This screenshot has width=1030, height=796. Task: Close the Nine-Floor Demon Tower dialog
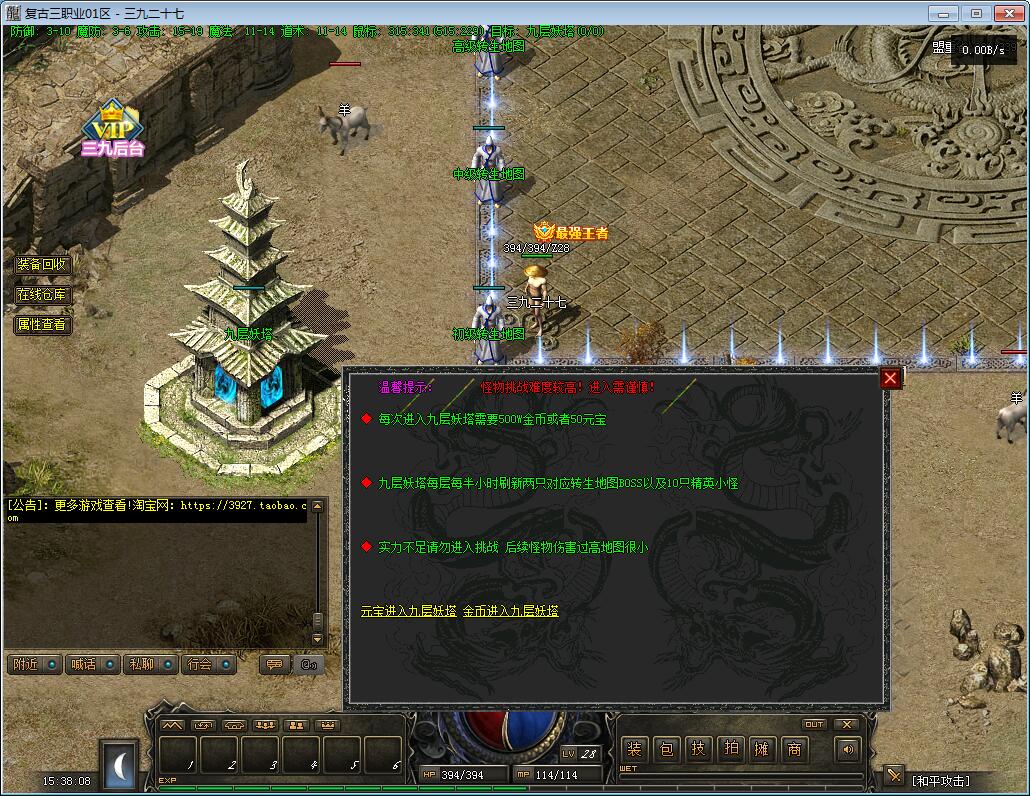click(889, 378)
